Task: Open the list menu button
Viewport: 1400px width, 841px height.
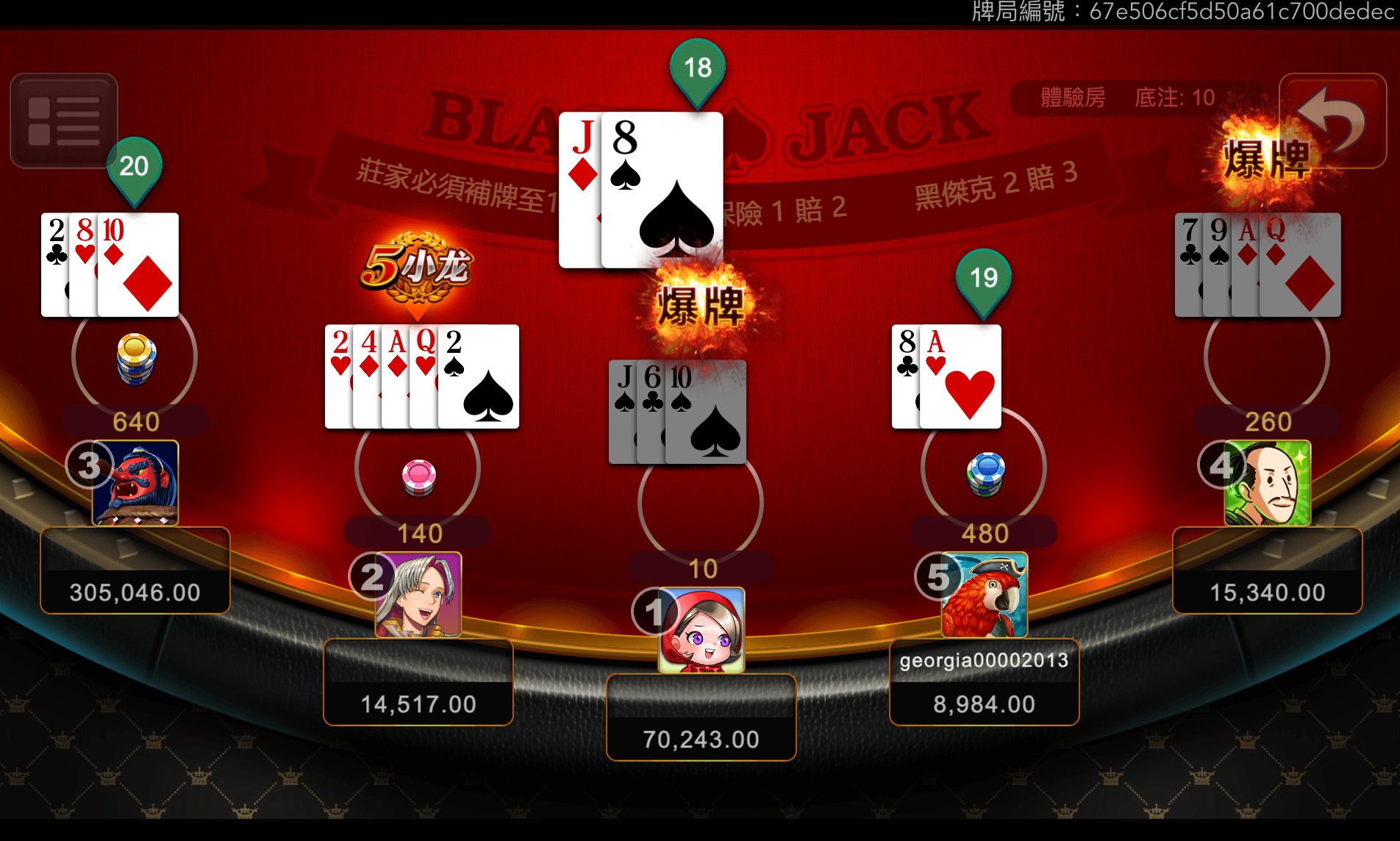Action: click(64, 121)
